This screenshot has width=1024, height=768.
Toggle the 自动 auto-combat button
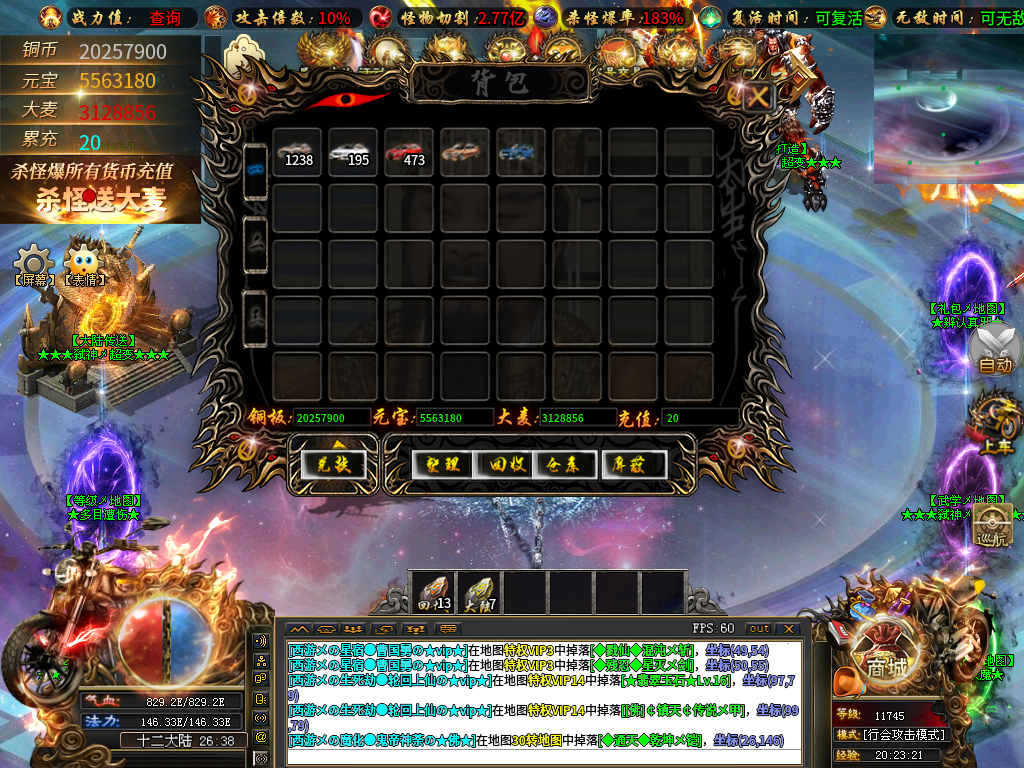995,351
